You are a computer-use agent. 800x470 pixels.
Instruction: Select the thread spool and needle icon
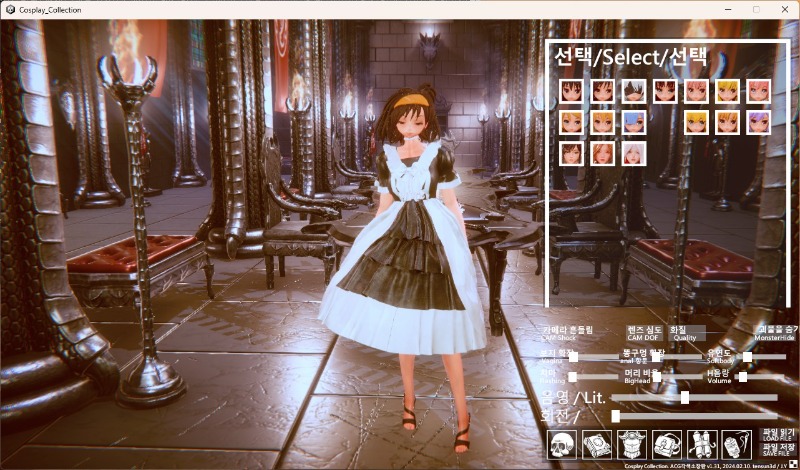(x=736, y=445)
